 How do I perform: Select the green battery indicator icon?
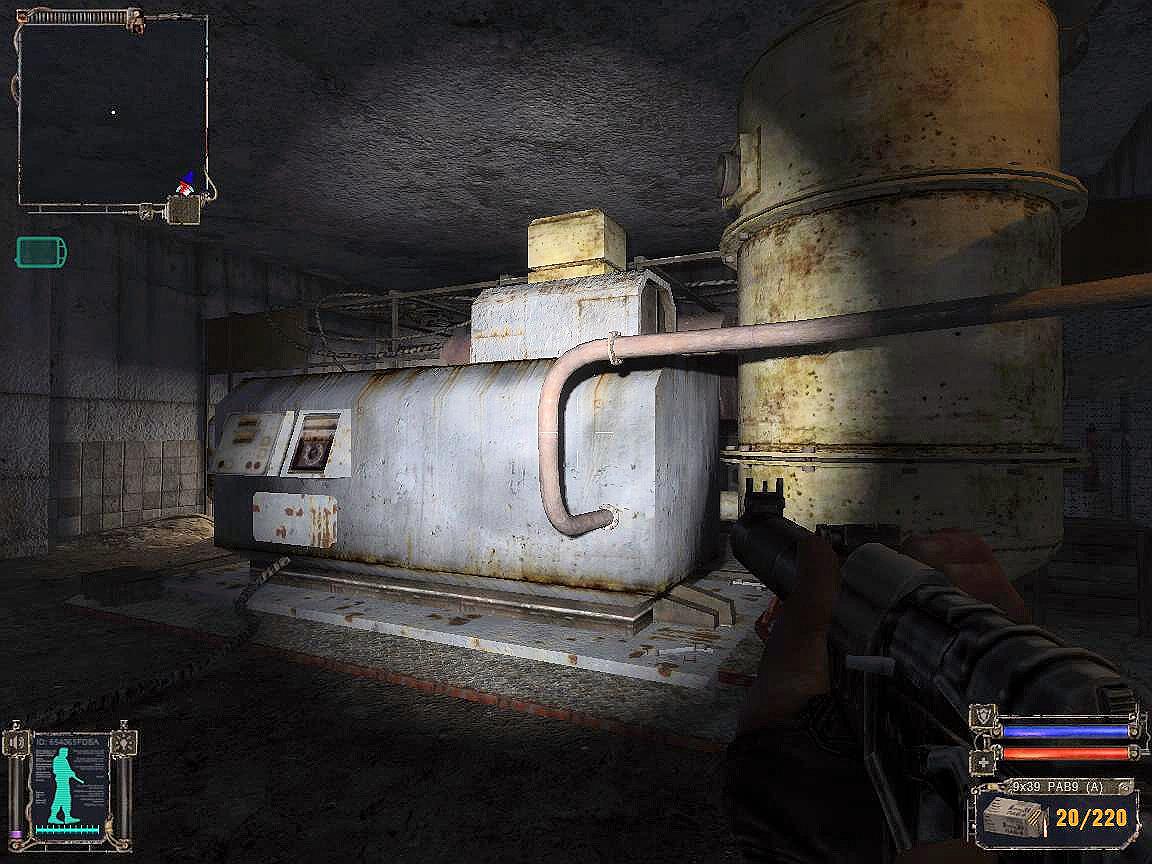(x=41, y=252)
